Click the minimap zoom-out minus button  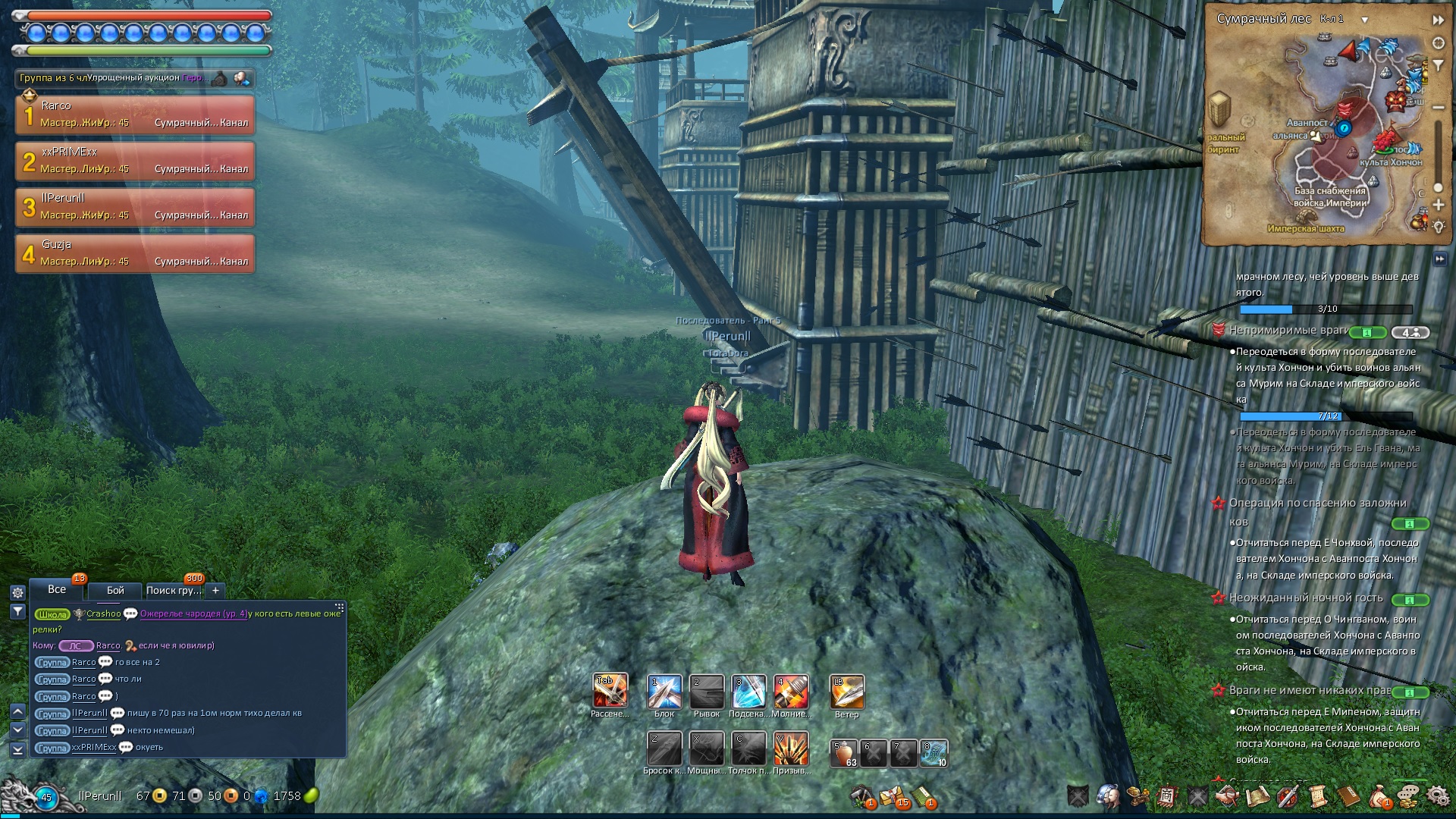point(1438,108)
